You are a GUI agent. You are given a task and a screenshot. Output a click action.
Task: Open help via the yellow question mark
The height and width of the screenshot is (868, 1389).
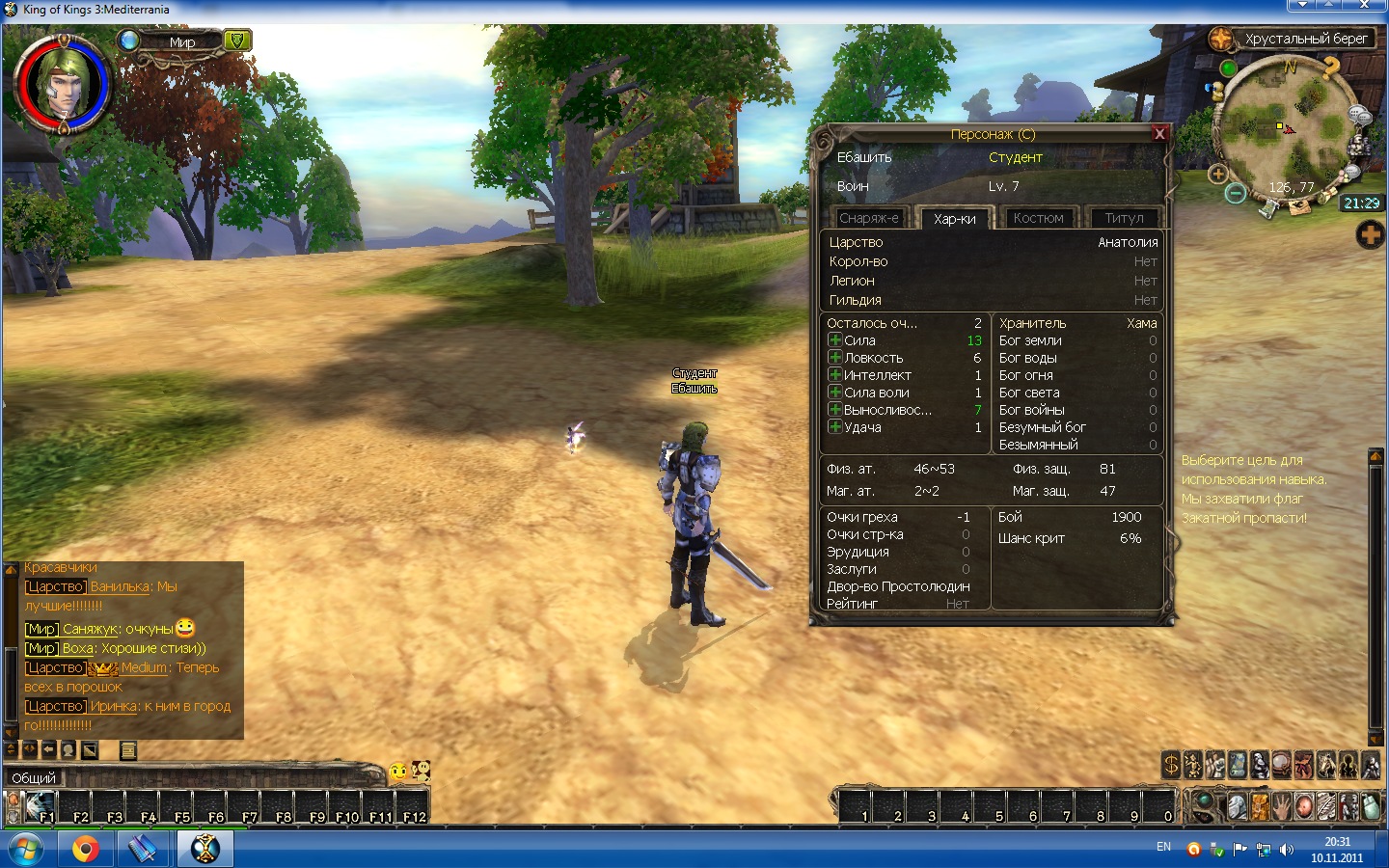coord(1331,68)
